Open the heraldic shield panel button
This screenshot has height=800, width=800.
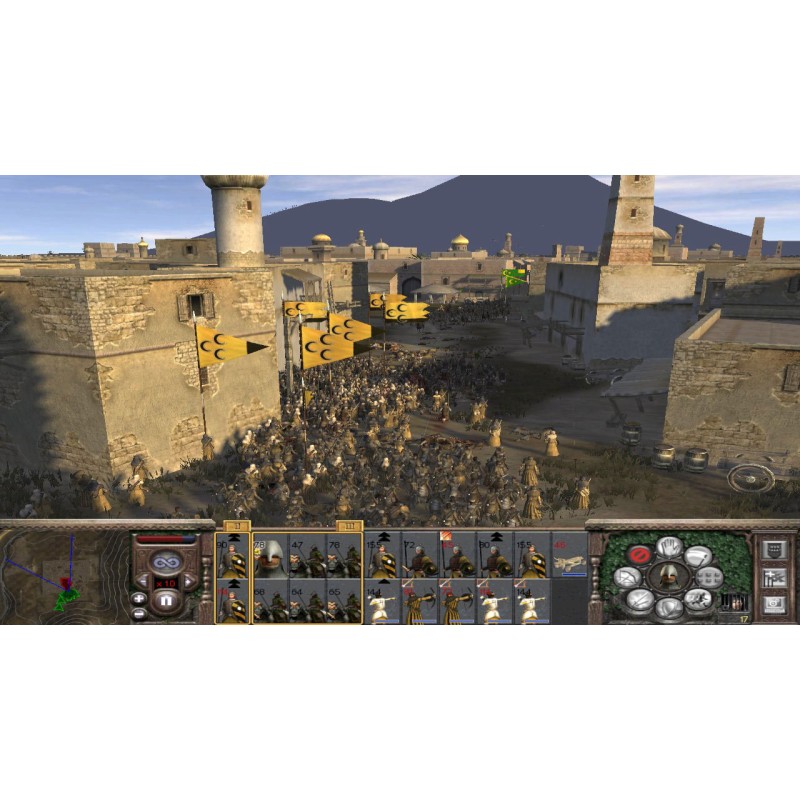click(773, 549)
